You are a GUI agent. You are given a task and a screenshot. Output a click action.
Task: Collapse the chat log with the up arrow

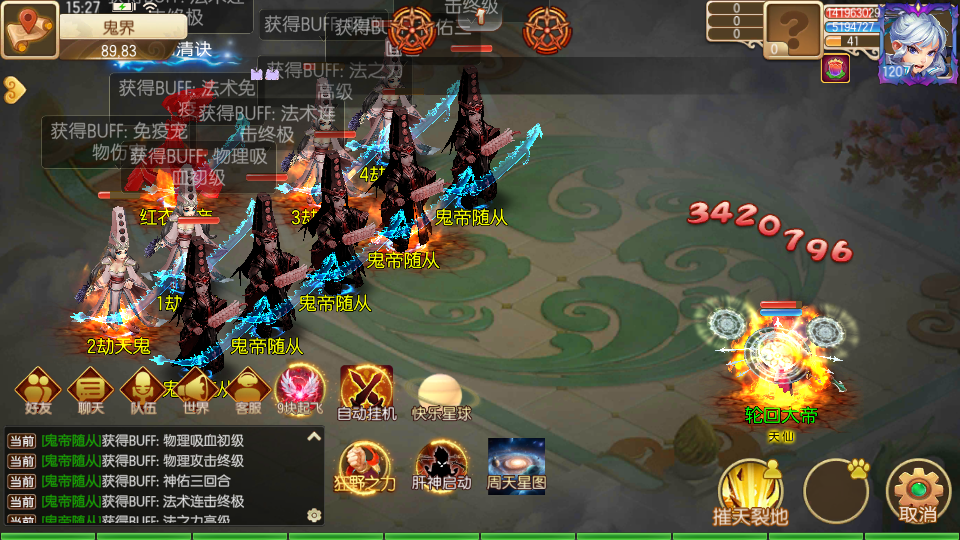pos(314,437)
